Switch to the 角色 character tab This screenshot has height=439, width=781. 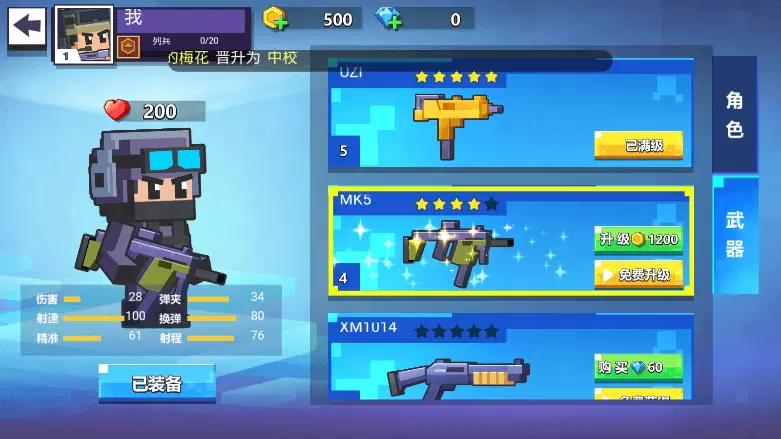tap(734, 114)
